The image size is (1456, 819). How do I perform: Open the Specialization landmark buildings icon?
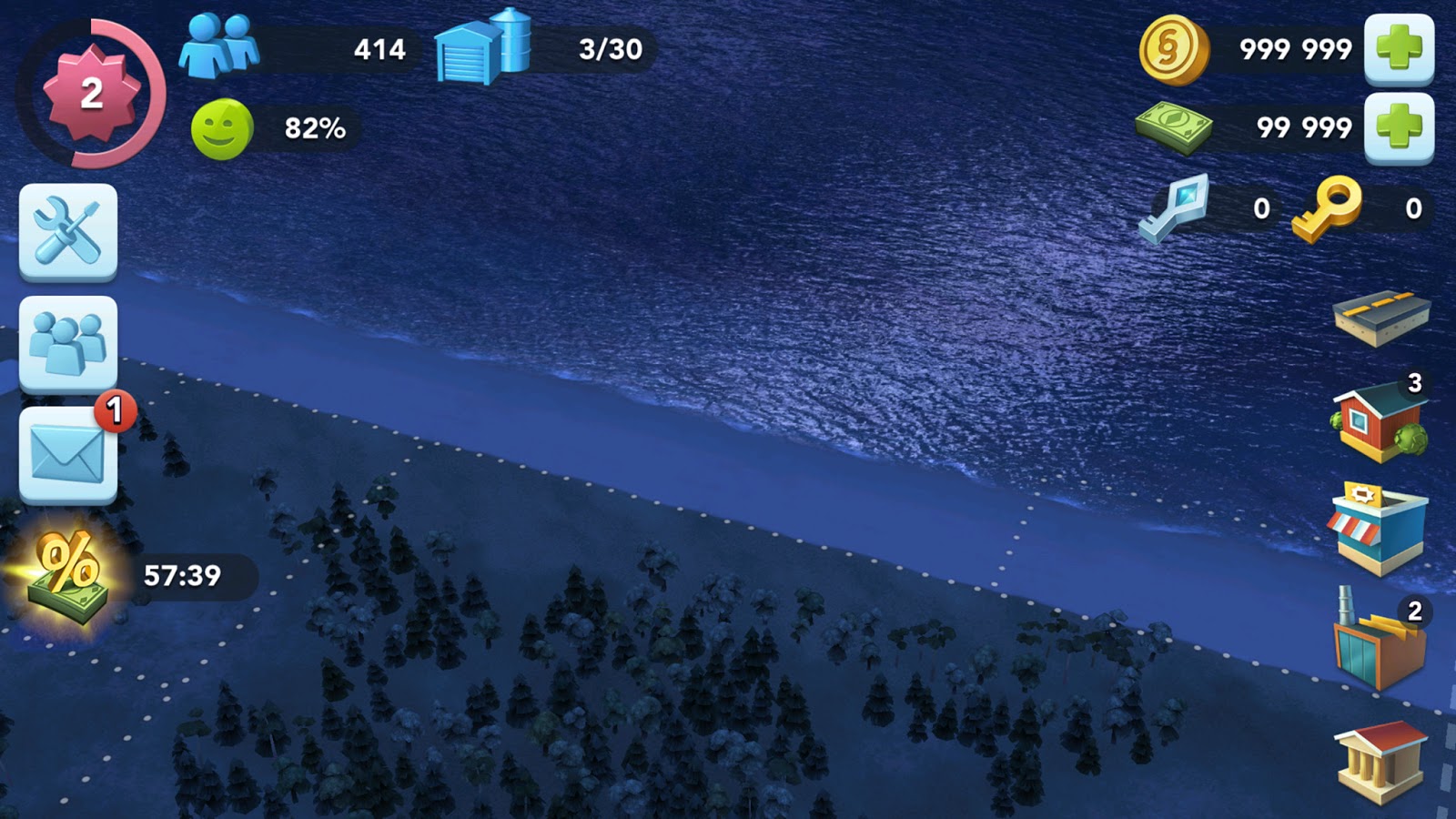(x=1383, y=755)
